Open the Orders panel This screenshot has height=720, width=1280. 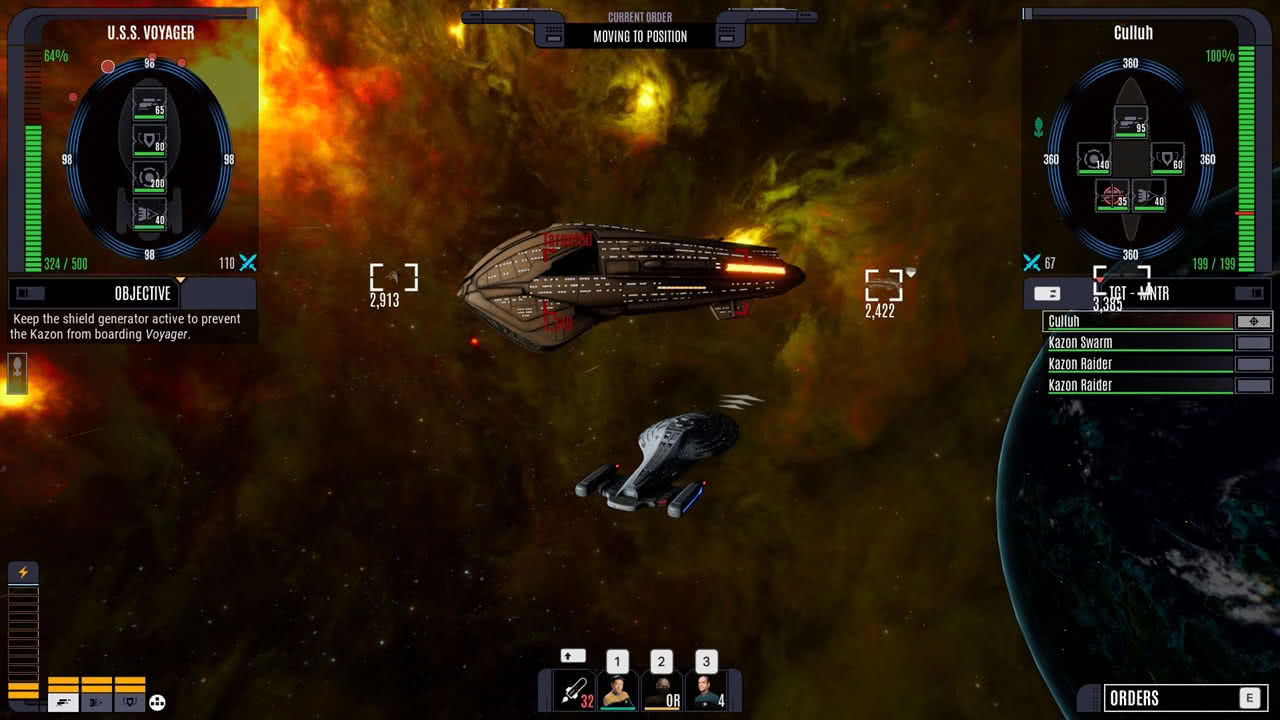click(1172, 698)
